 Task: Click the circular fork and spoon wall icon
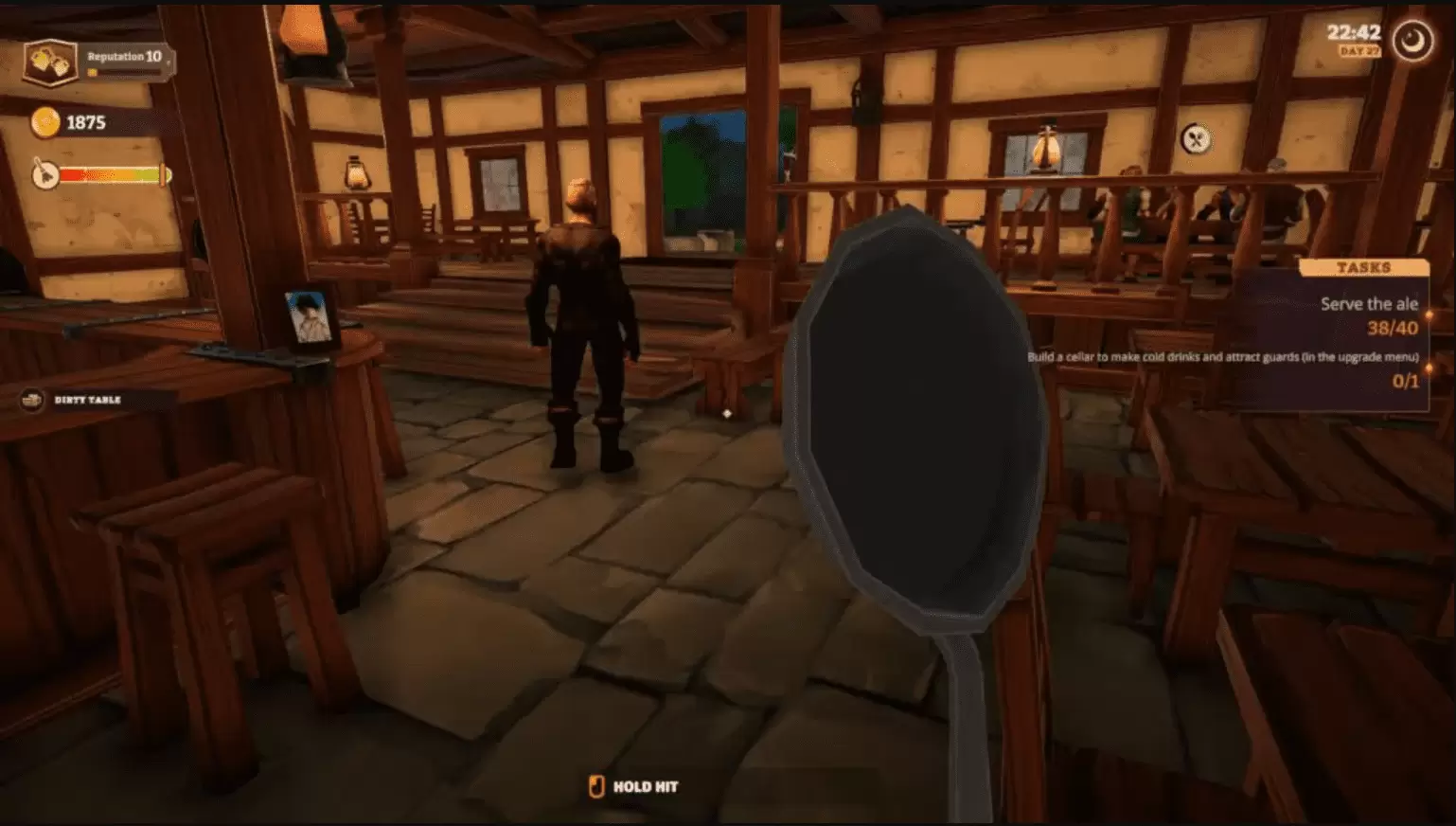[x=1197, y=137]
